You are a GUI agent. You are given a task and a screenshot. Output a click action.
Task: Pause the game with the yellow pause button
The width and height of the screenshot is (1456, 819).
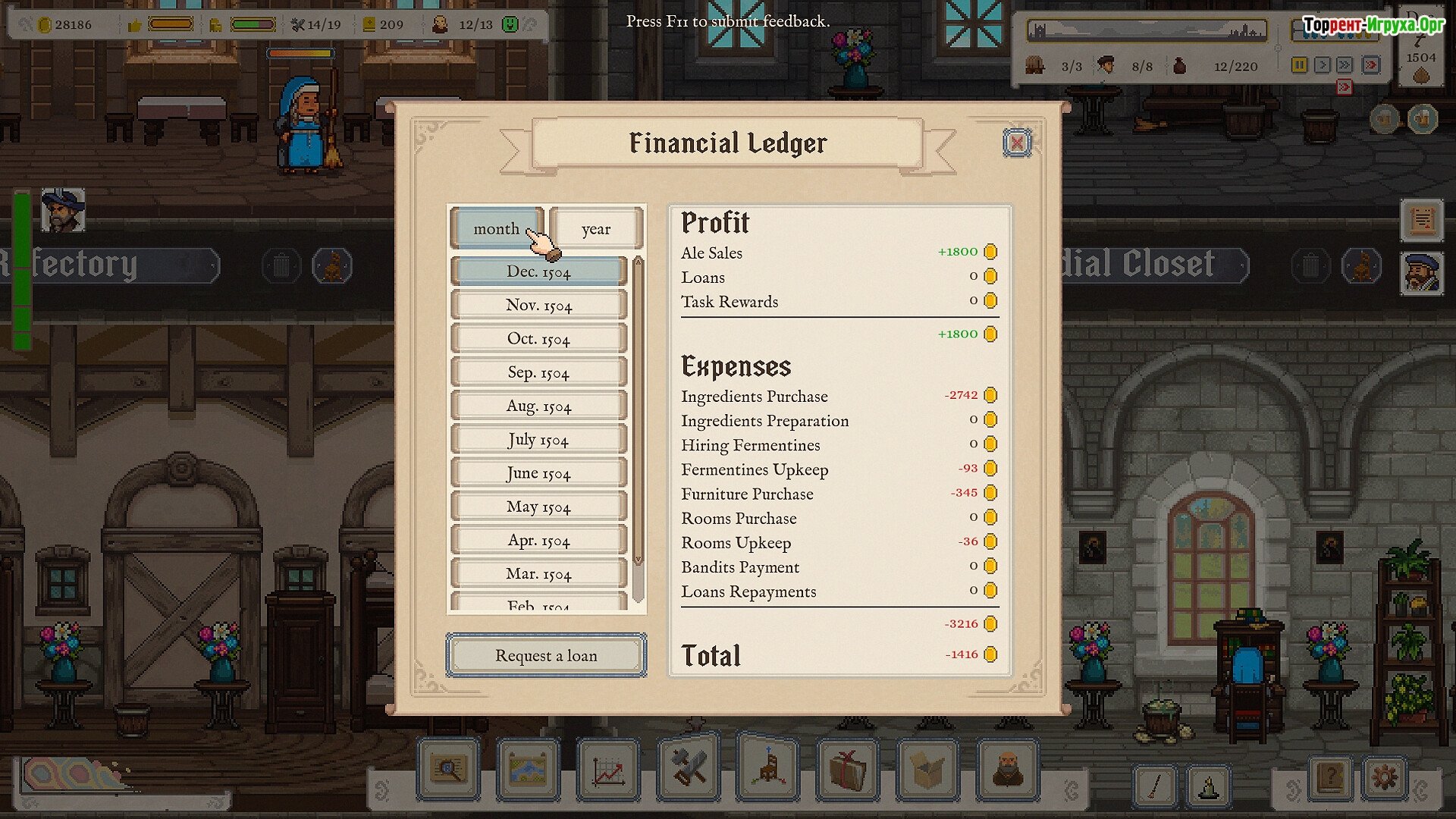(x=1299, y=65)
